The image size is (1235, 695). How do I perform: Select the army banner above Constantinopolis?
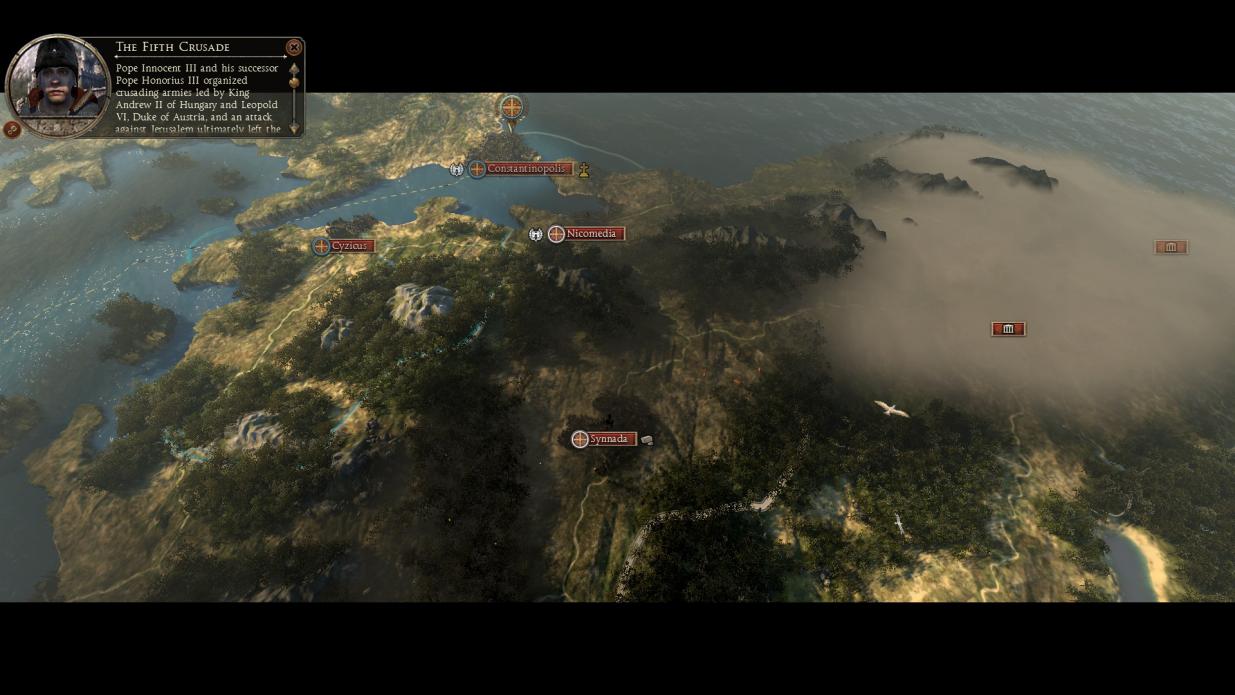[512, 107]
